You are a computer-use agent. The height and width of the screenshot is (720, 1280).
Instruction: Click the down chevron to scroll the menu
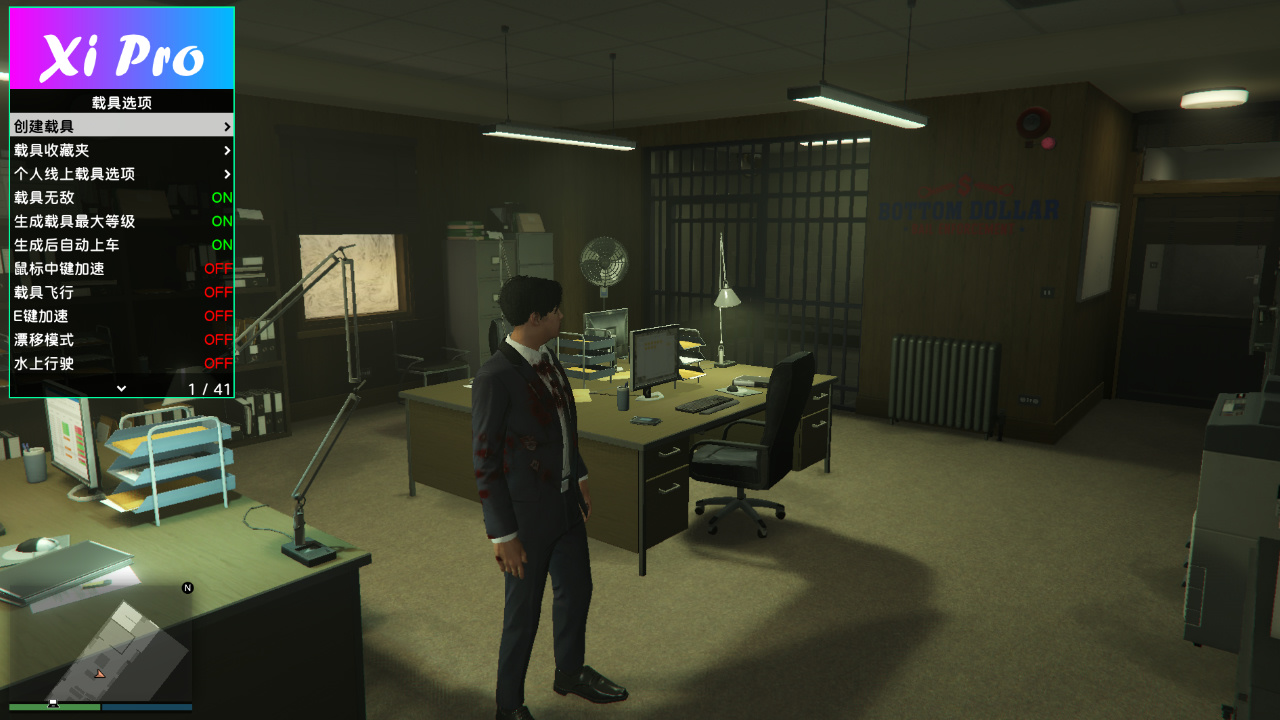pos(122,388)
